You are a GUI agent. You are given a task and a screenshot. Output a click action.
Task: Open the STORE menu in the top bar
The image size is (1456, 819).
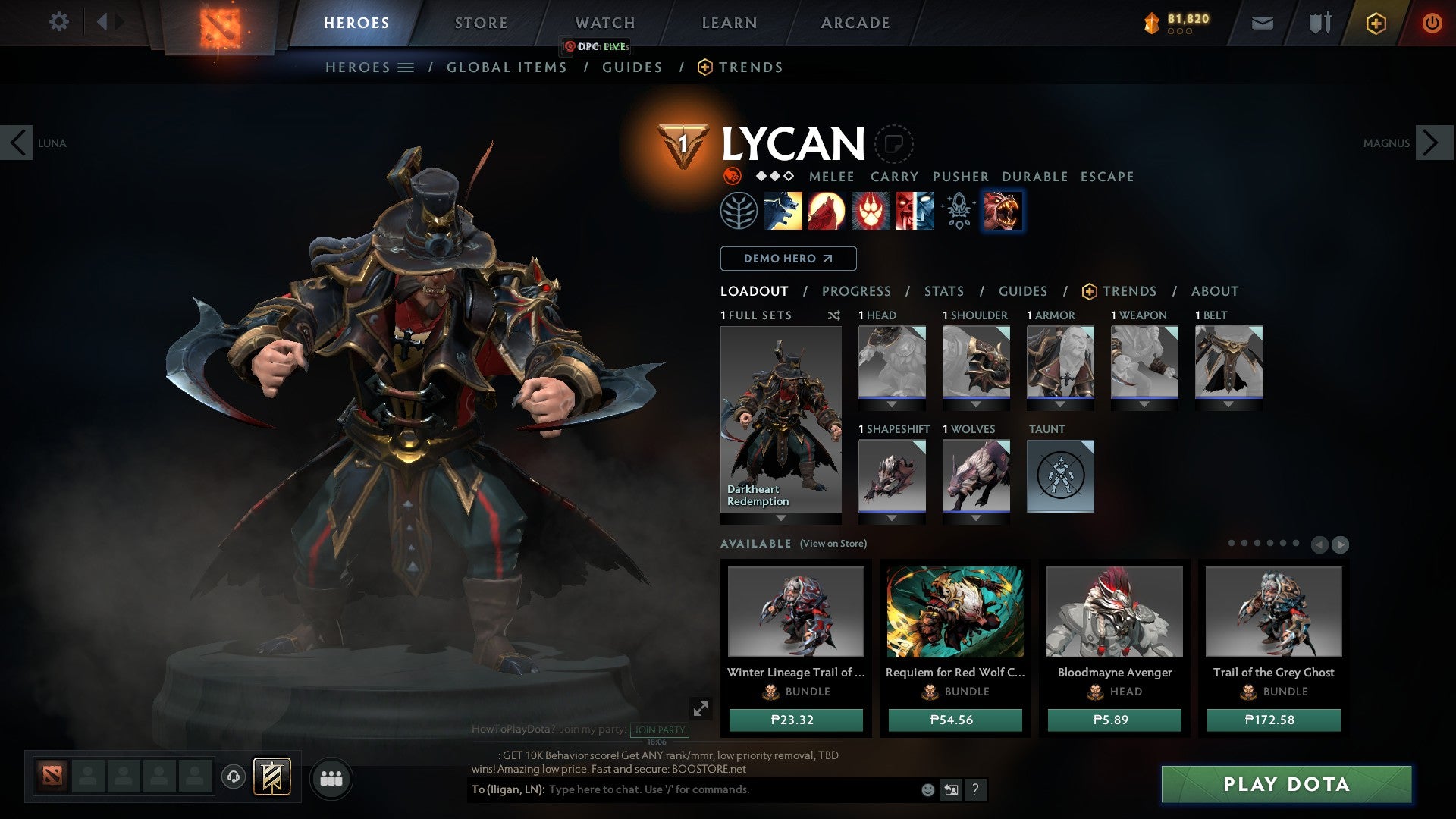pyautogui.click(x=480, y=22)
